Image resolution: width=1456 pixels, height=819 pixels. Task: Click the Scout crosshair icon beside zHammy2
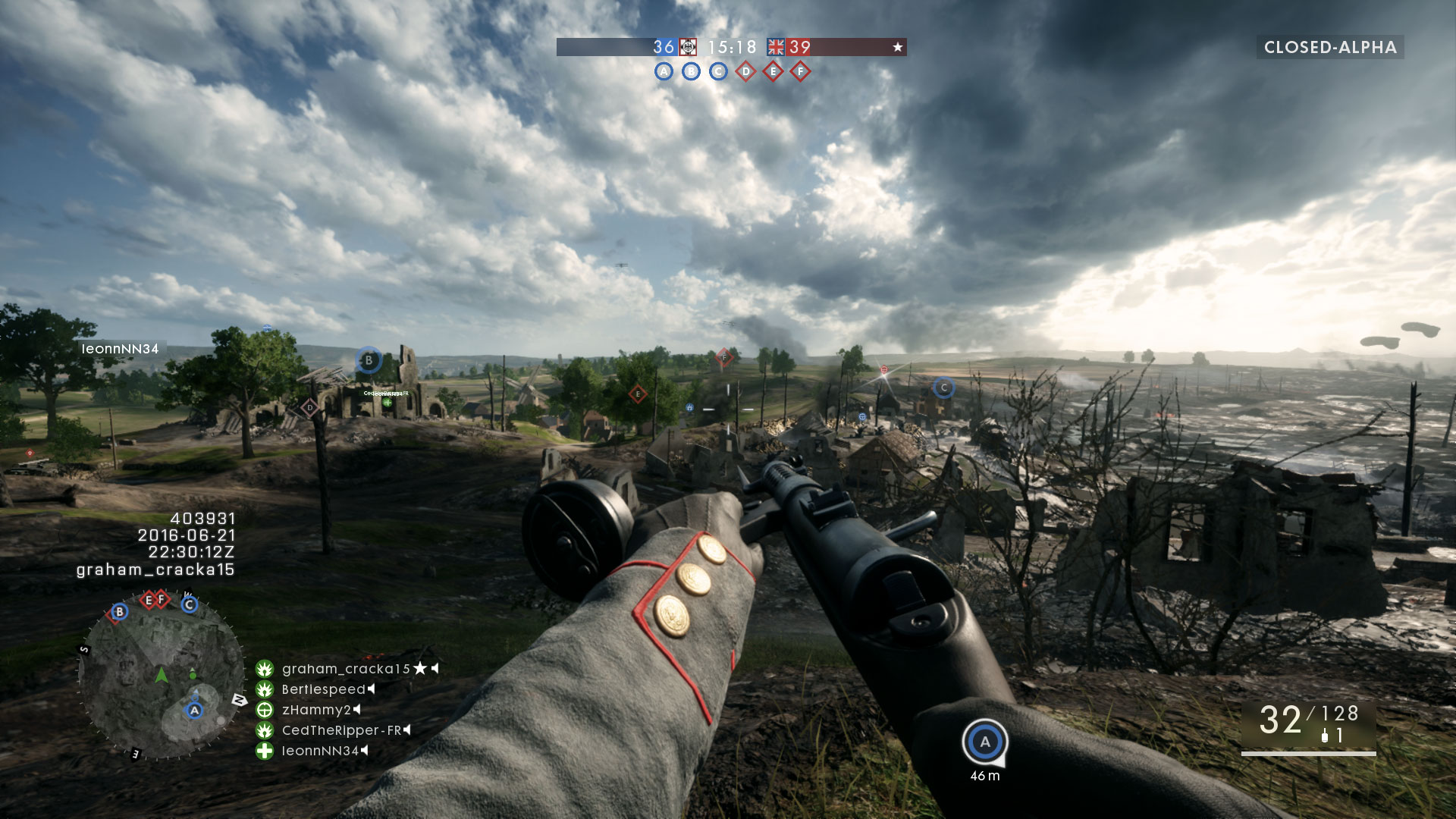click(264, 711)
